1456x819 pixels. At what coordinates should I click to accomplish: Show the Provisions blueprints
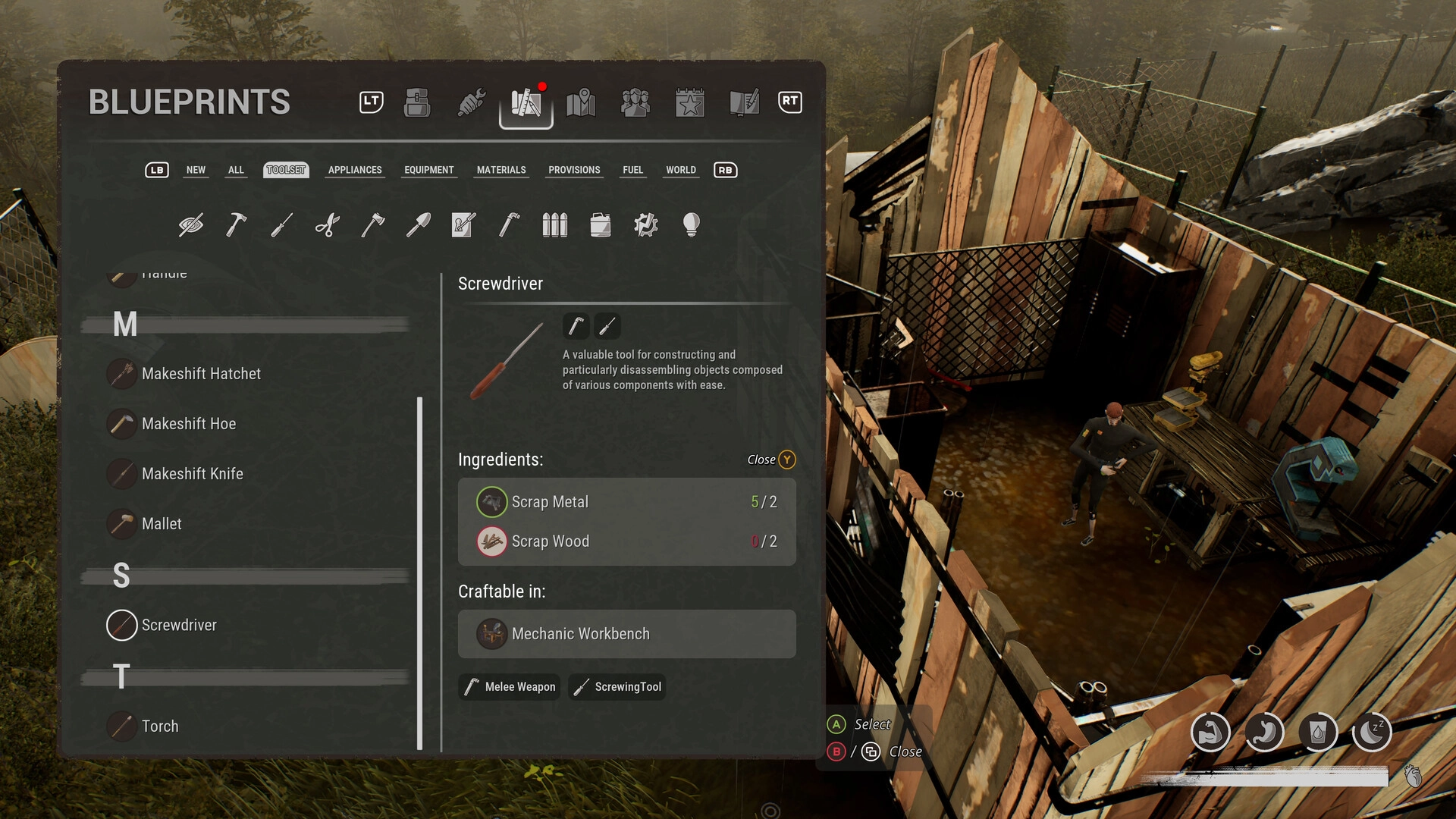click(574, 170)
